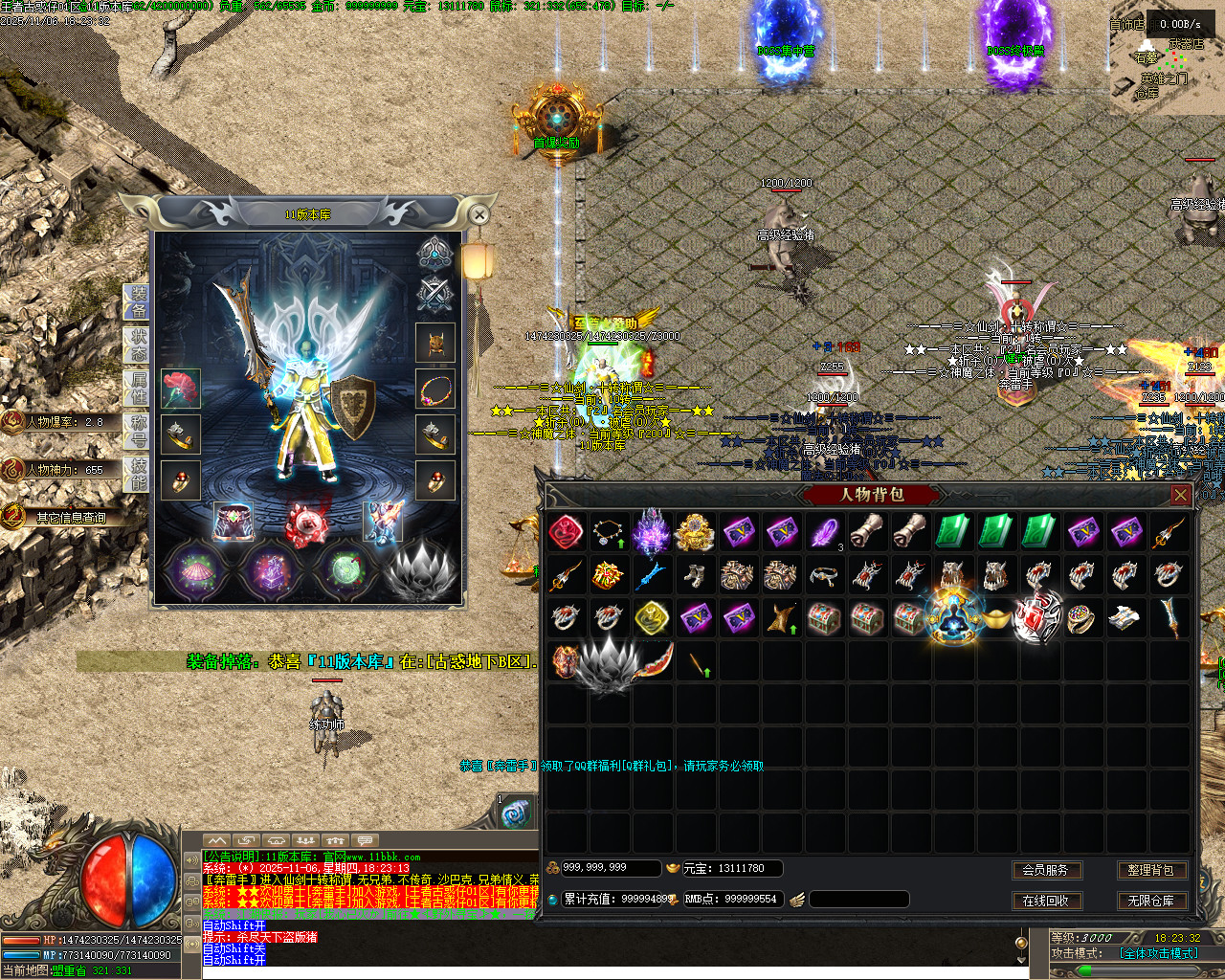The height and width of the screenshot is (980, 1225).
Task: Open the 属性 attributes tab
Action: 138,388
